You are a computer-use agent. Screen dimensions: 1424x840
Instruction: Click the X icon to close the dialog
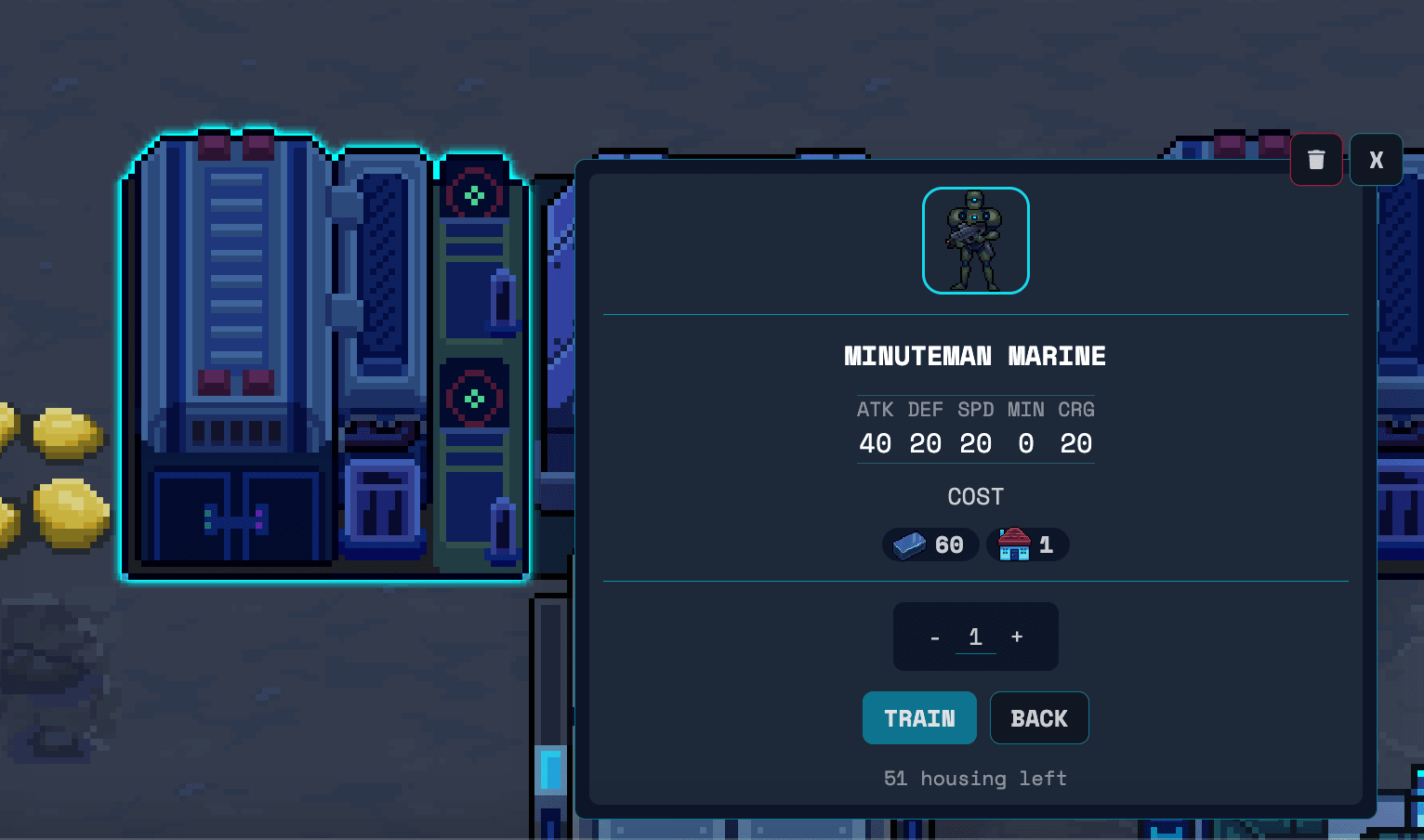pyautogui.click(x=1376, y=159)
